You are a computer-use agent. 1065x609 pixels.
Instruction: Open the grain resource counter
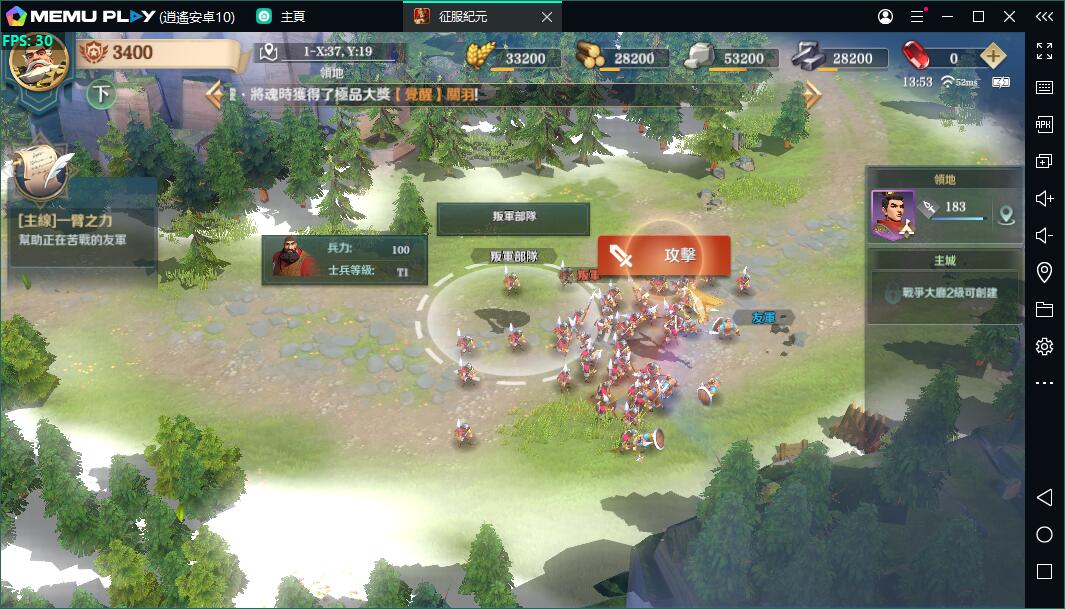pos(508,58)
